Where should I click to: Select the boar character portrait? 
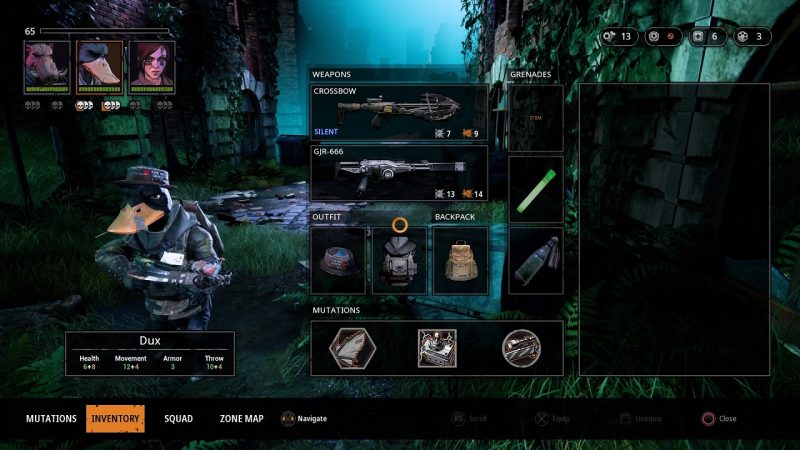47,64
